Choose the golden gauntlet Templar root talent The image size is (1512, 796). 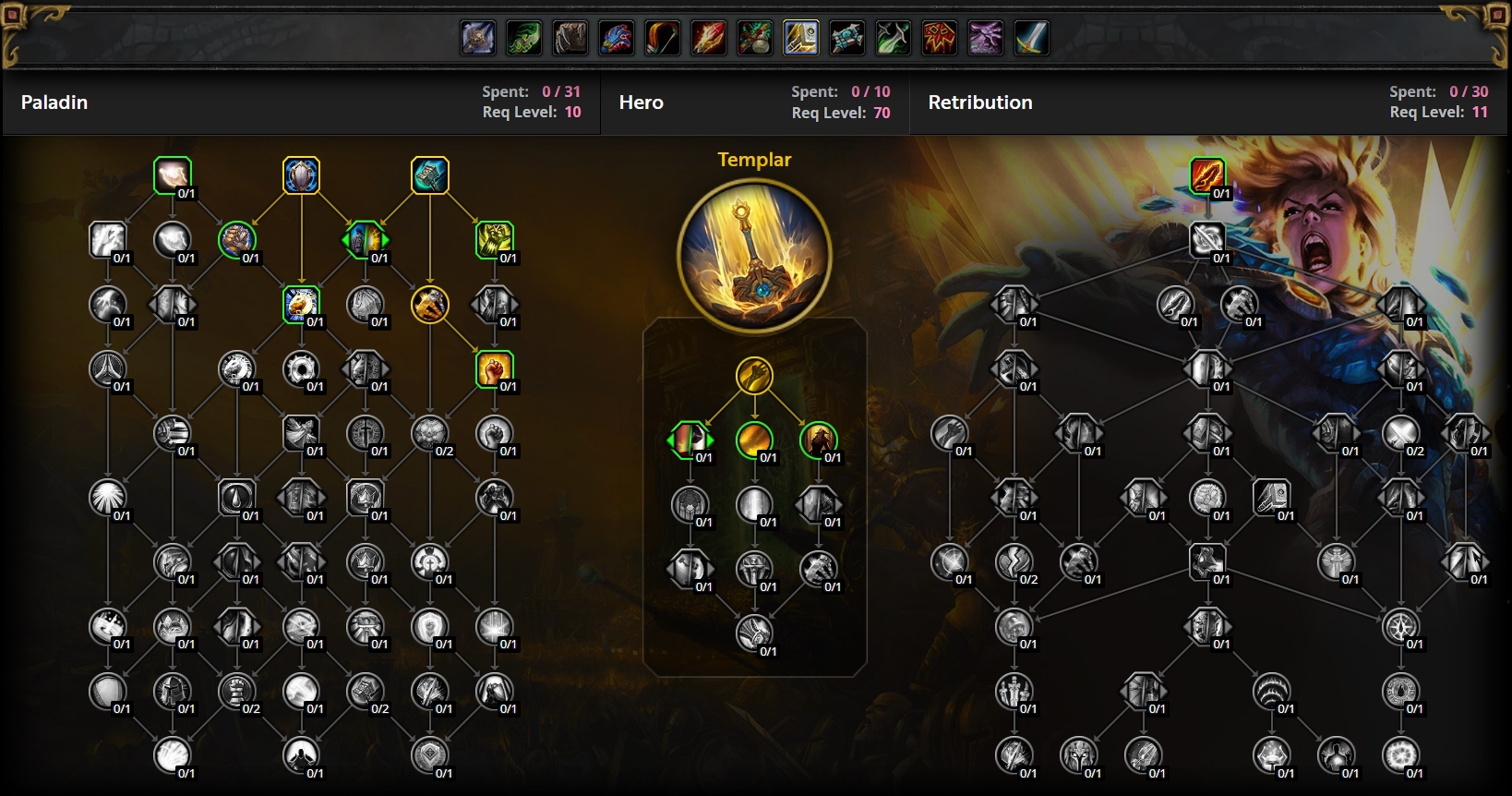point(754,376)
